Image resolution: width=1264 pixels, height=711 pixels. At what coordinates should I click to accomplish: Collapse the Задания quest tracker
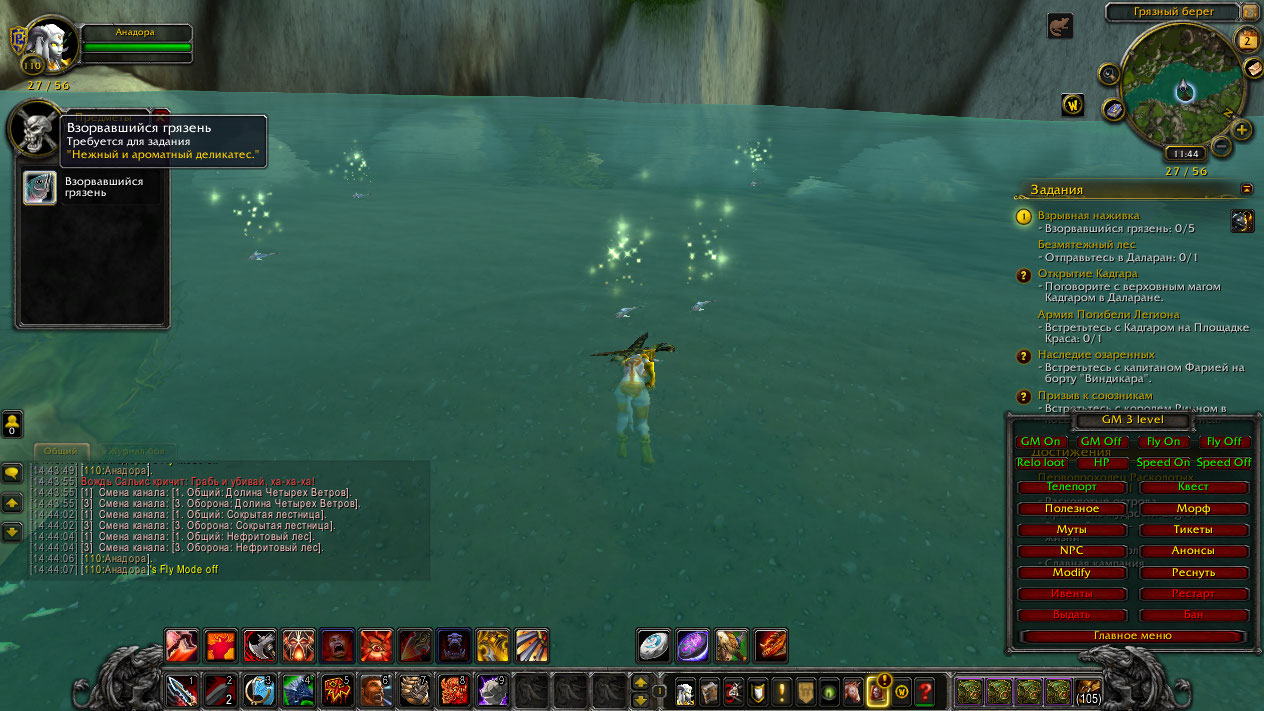[1247, 188]
